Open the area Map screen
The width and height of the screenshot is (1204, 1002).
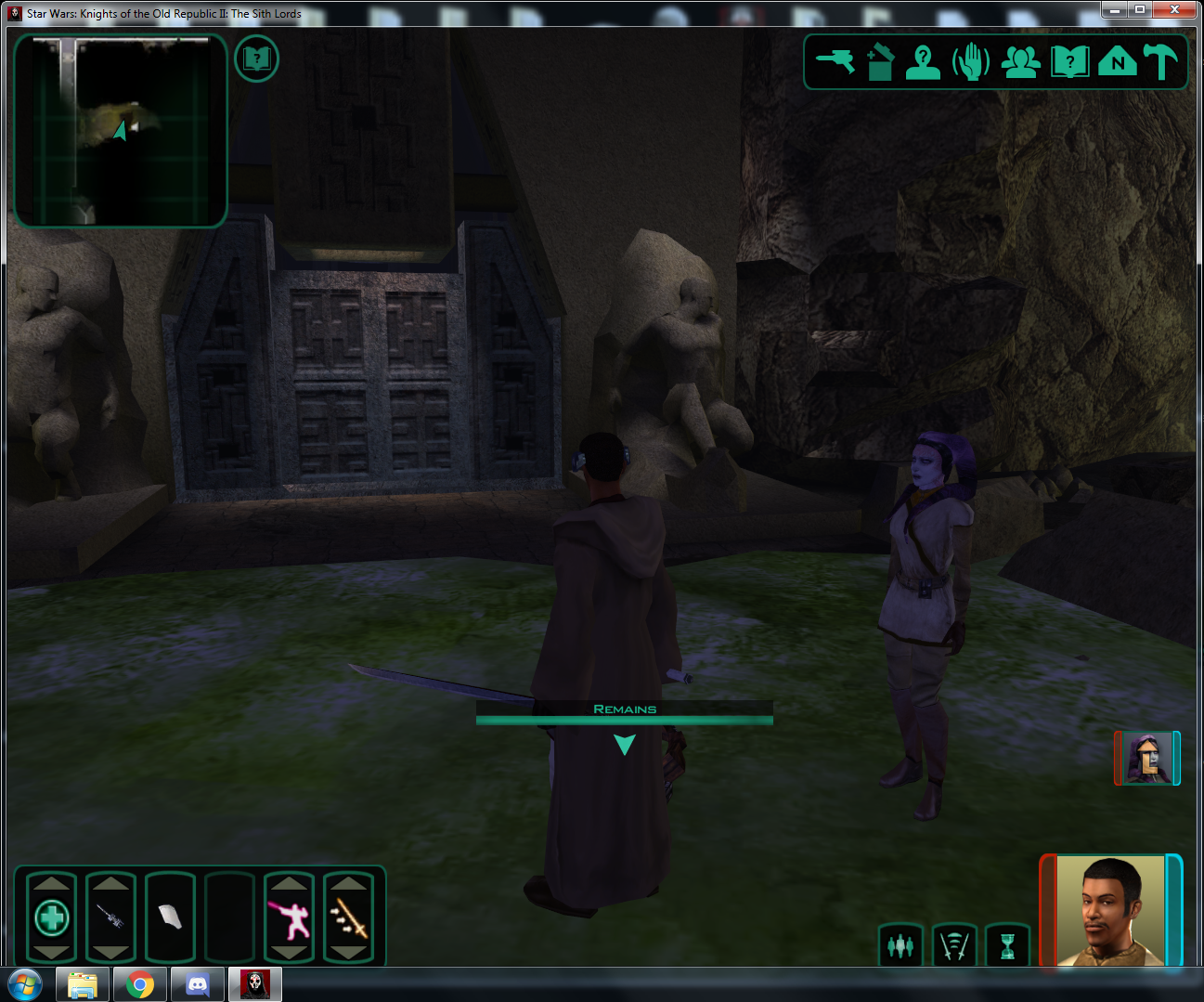coord(1117,62)
